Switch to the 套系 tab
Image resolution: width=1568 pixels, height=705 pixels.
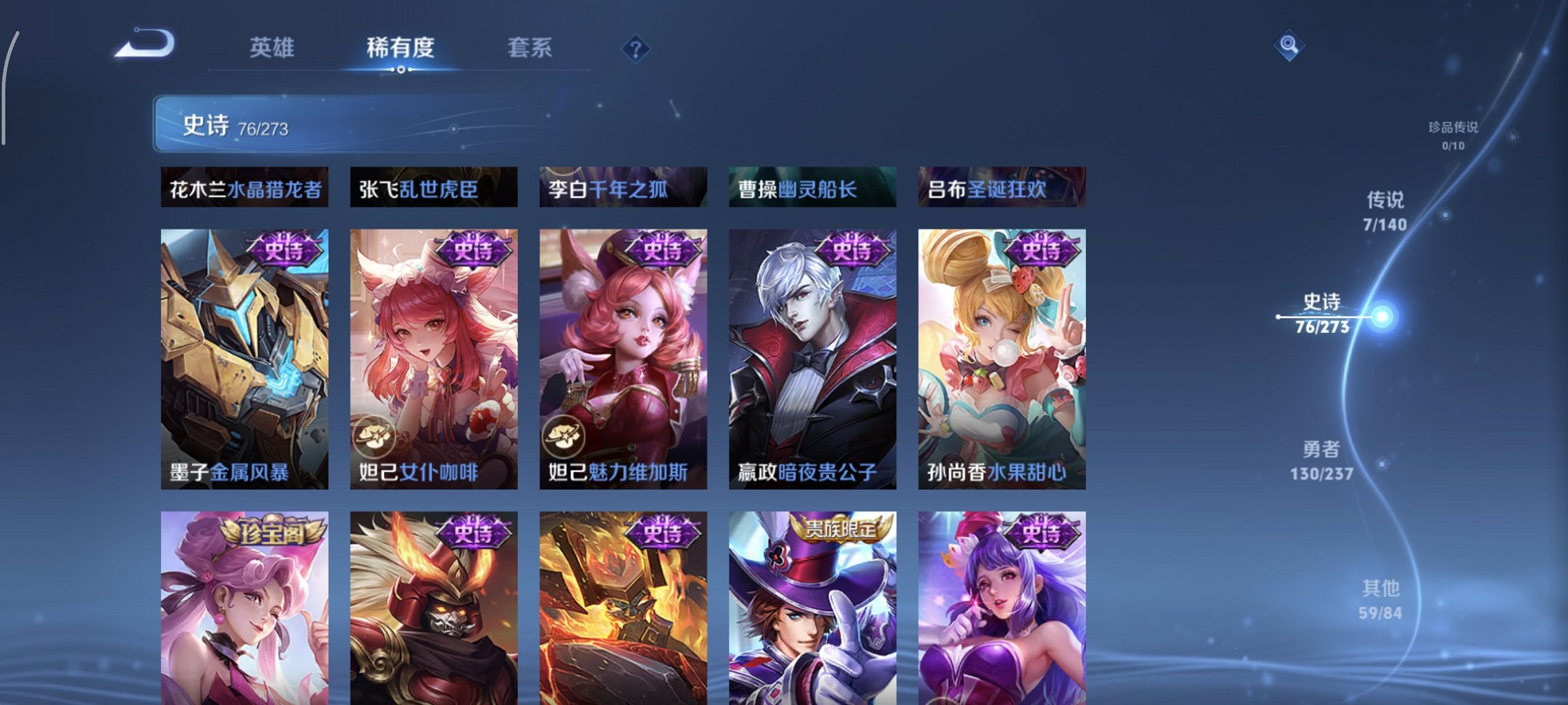pos(528,48)
